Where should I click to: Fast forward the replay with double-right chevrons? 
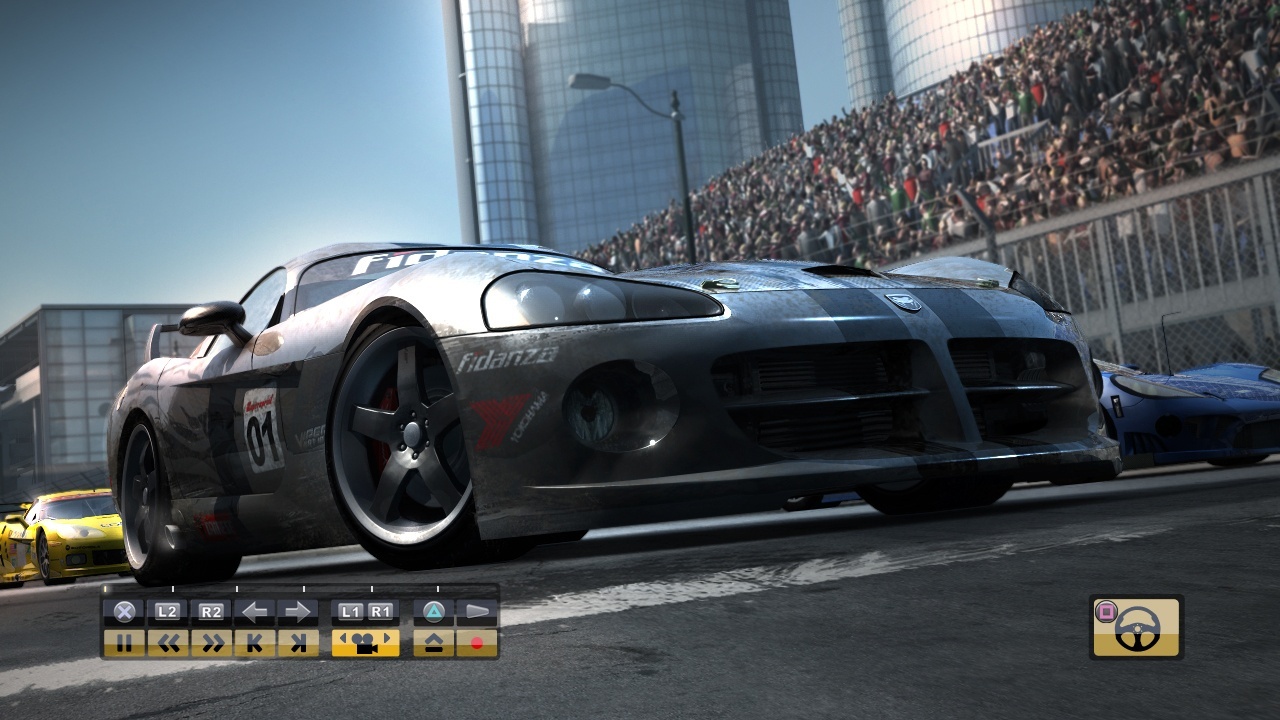point(214,643)
